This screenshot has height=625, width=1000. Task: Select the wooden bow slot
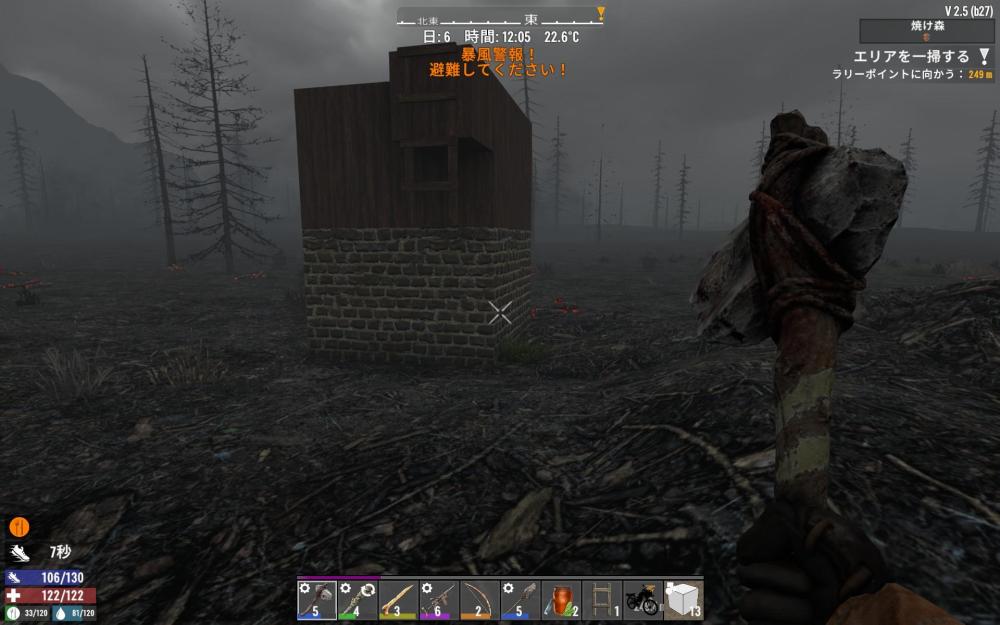480,600
